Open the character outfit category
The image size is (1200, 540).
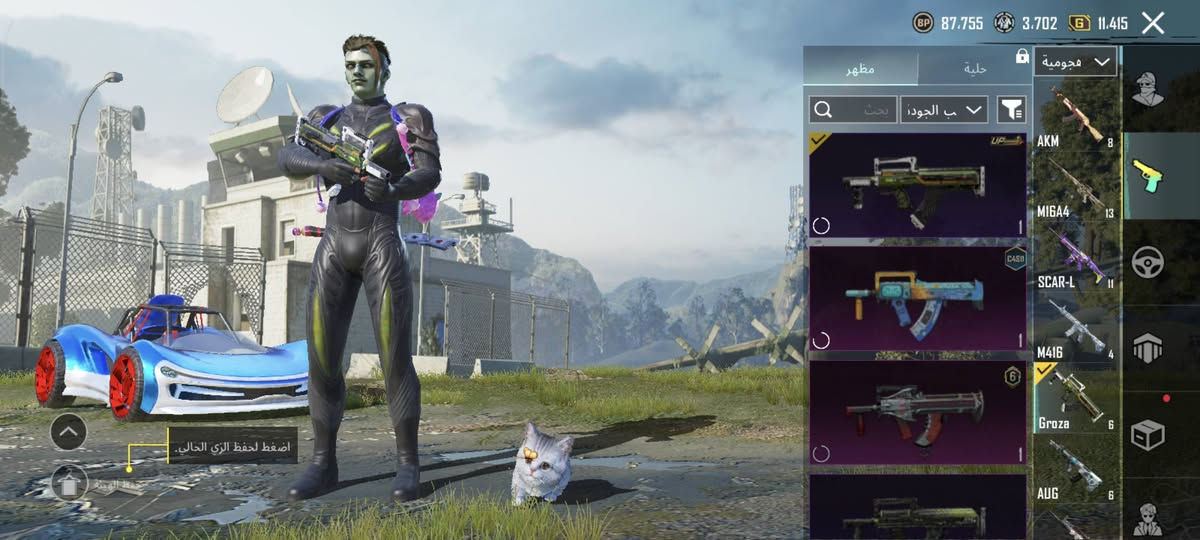pos(1148,90)
